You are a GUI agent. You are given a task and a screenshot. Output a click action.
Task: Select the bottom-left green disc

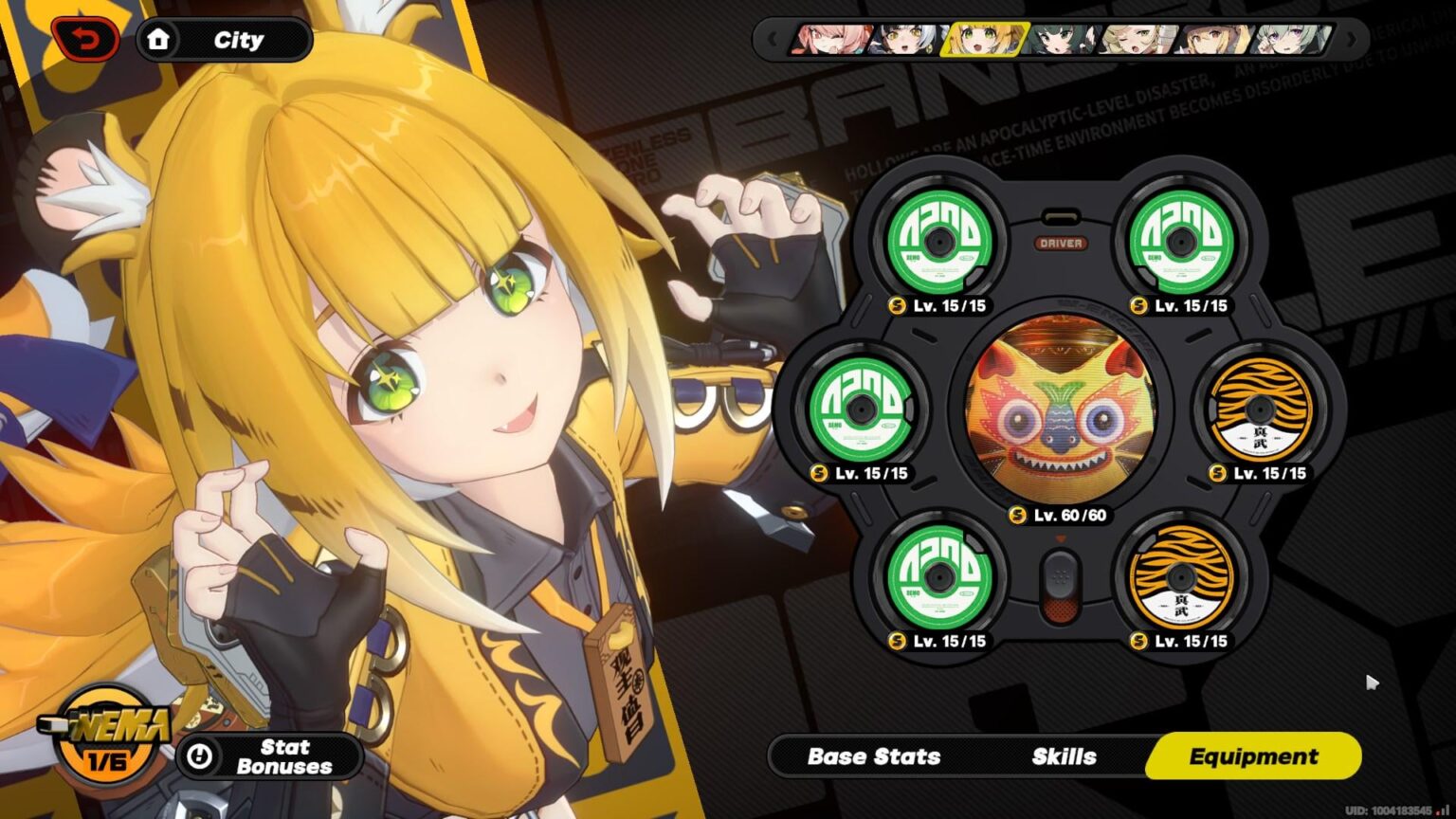tap(939, 577)
